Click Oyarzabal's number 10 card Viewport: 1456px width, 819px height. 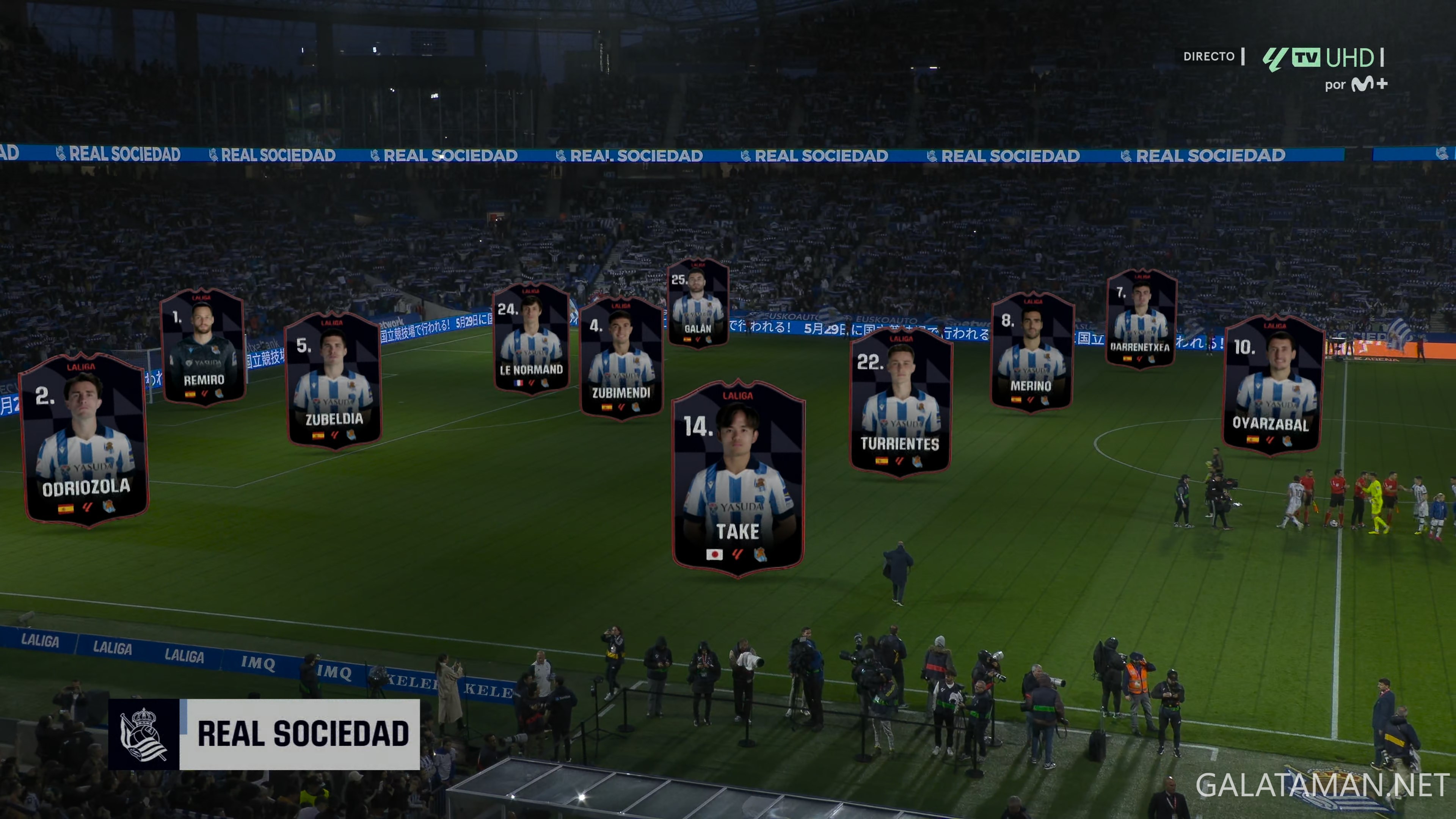pyautogui.click(x=1272, y=386)
